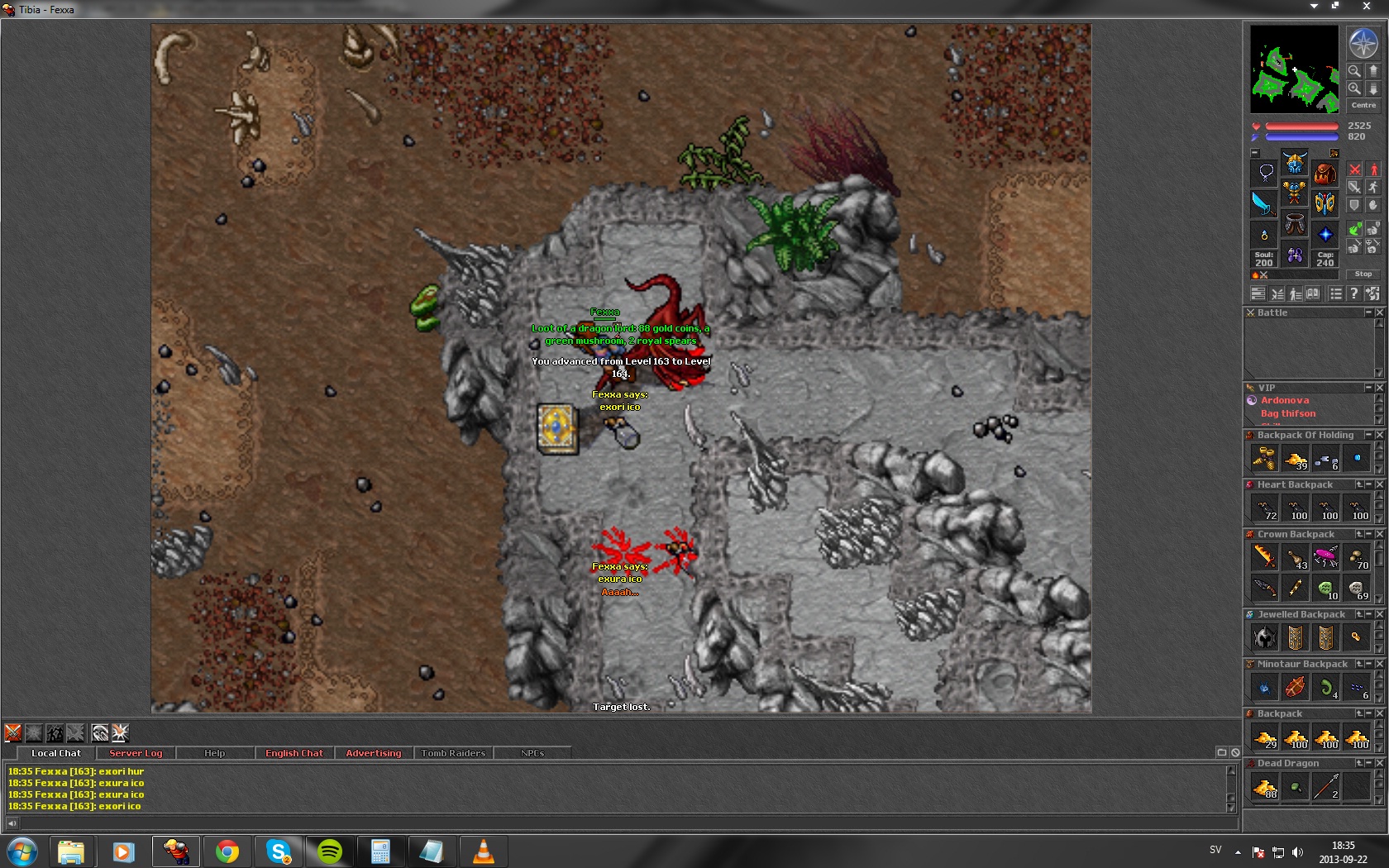The height and width of the screenshot is (868, 1389).
Task: Click the compass rose beside the minimap
Action: click(x=1363, y=43)
